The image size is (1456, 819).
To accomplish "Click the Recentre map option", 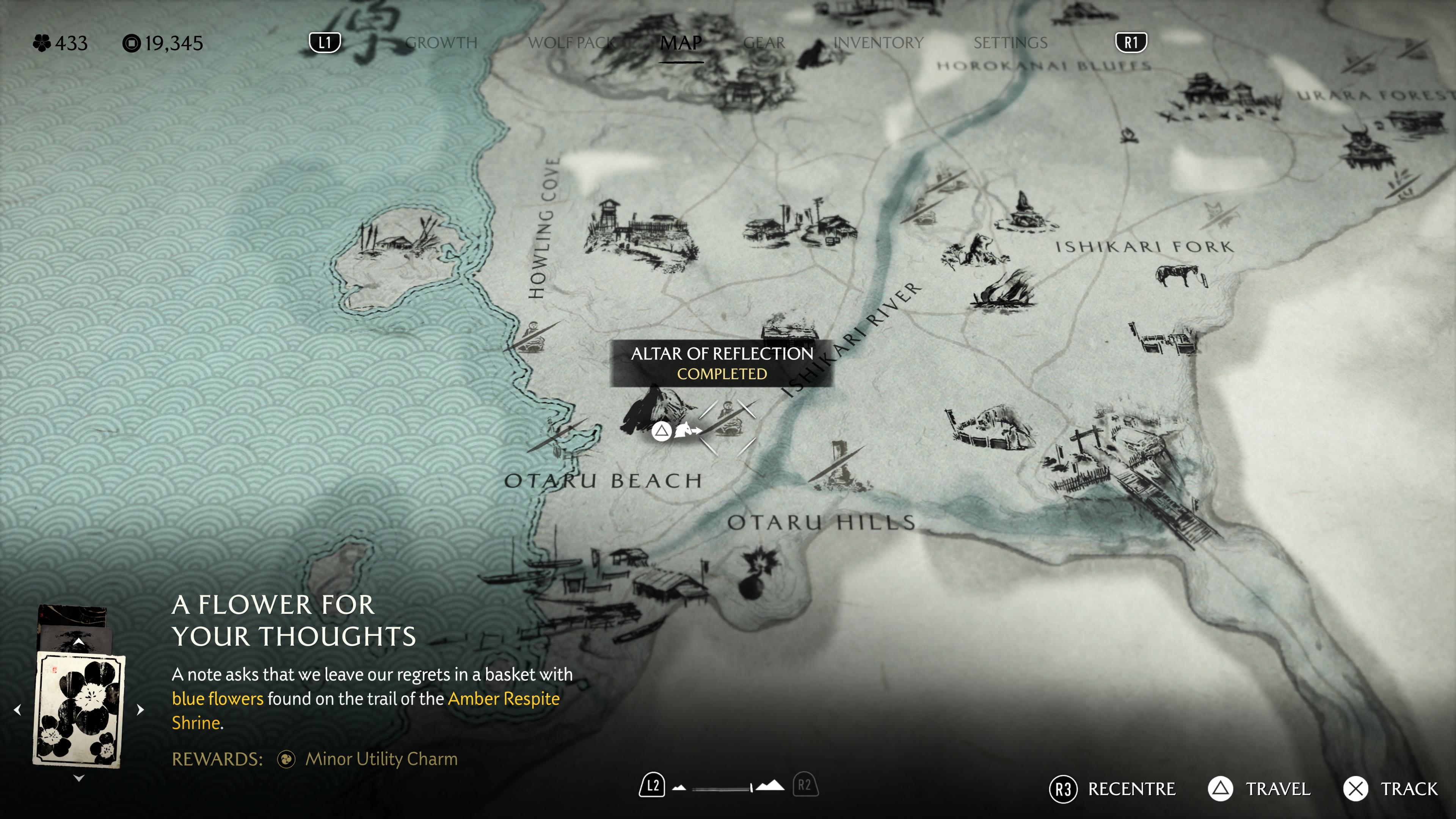I will [1112, 789].
